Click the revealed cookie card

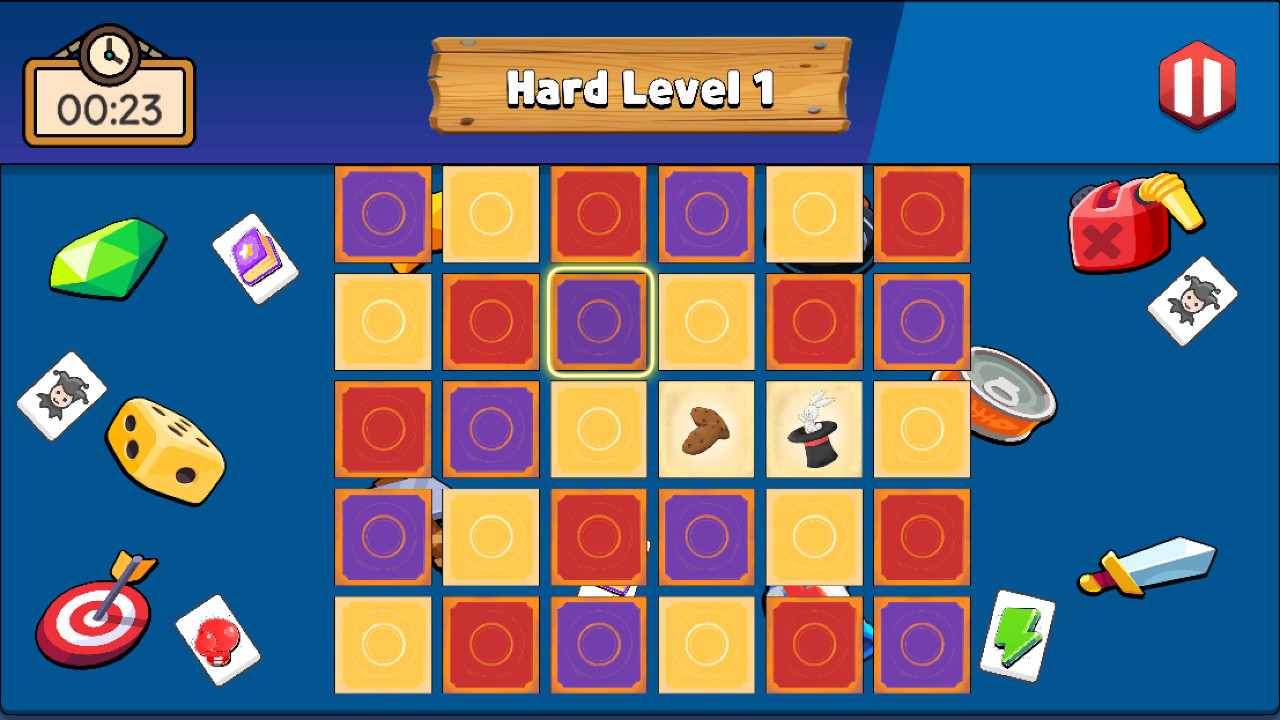click(706, 429)
